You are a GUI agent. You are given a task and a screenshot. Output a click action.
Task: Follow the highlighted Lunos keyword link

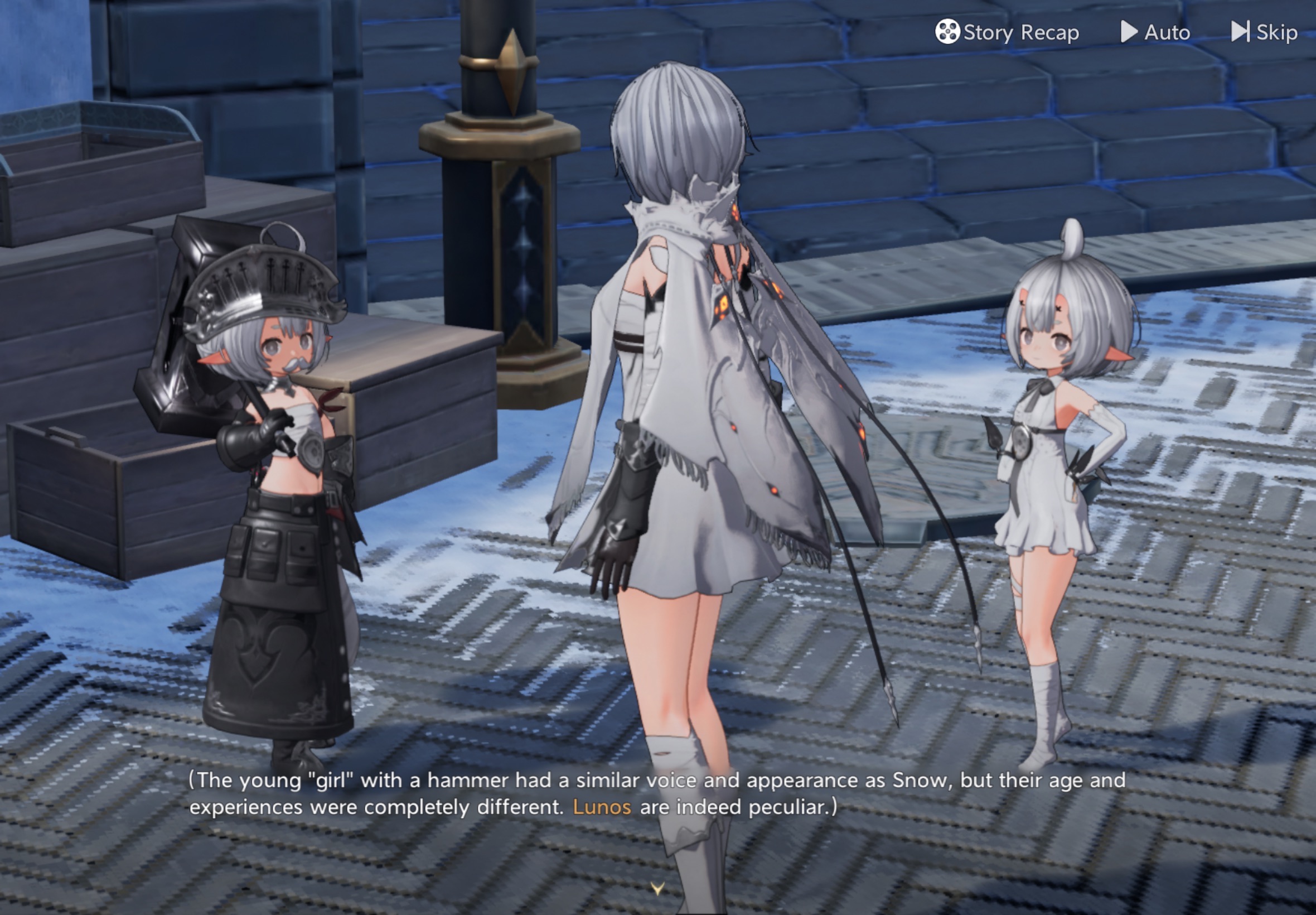[x=602, y=807]
